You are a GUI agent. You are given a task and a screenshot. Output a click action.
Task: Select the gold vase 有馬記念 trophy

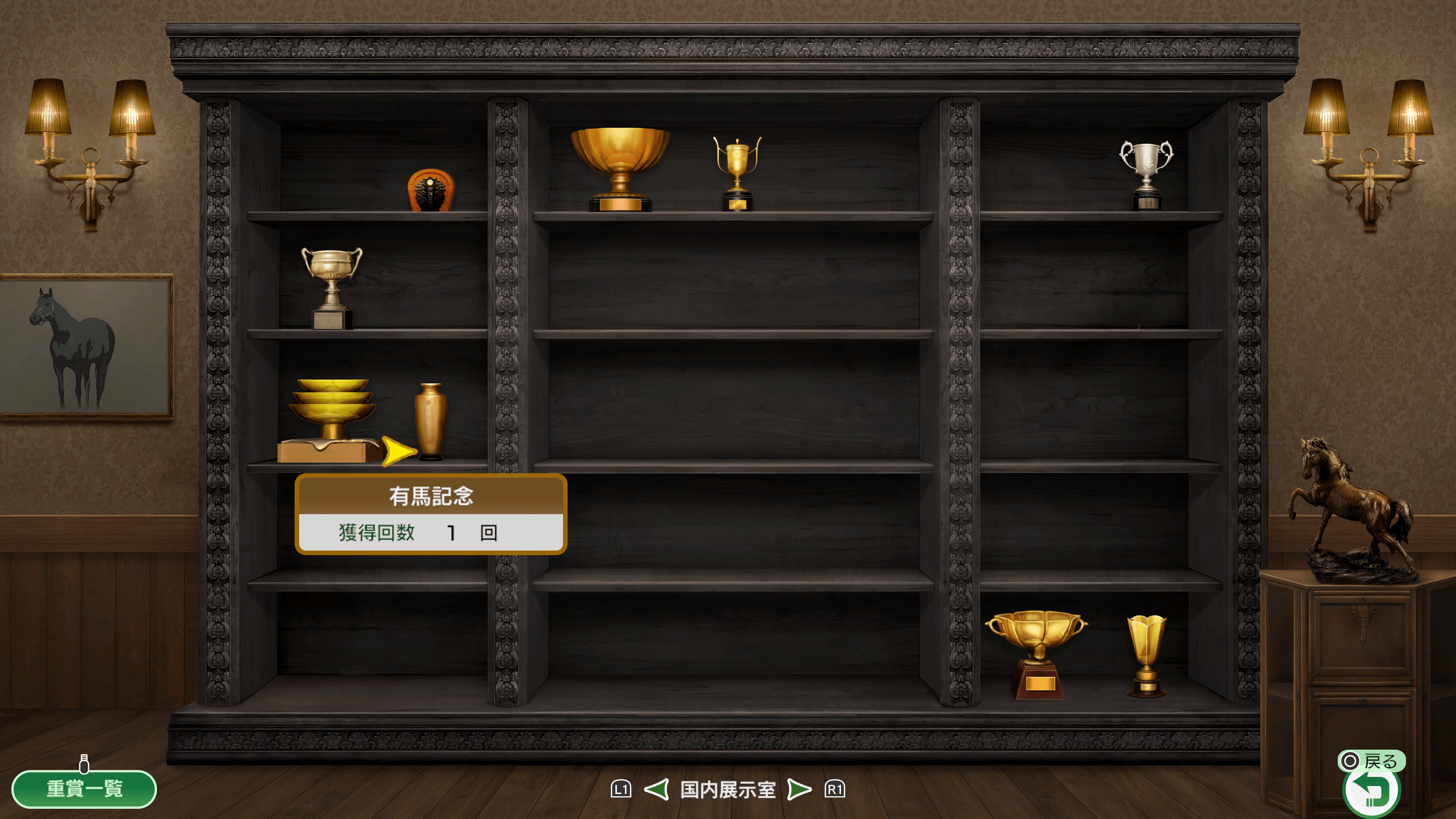tap(430, 420)
